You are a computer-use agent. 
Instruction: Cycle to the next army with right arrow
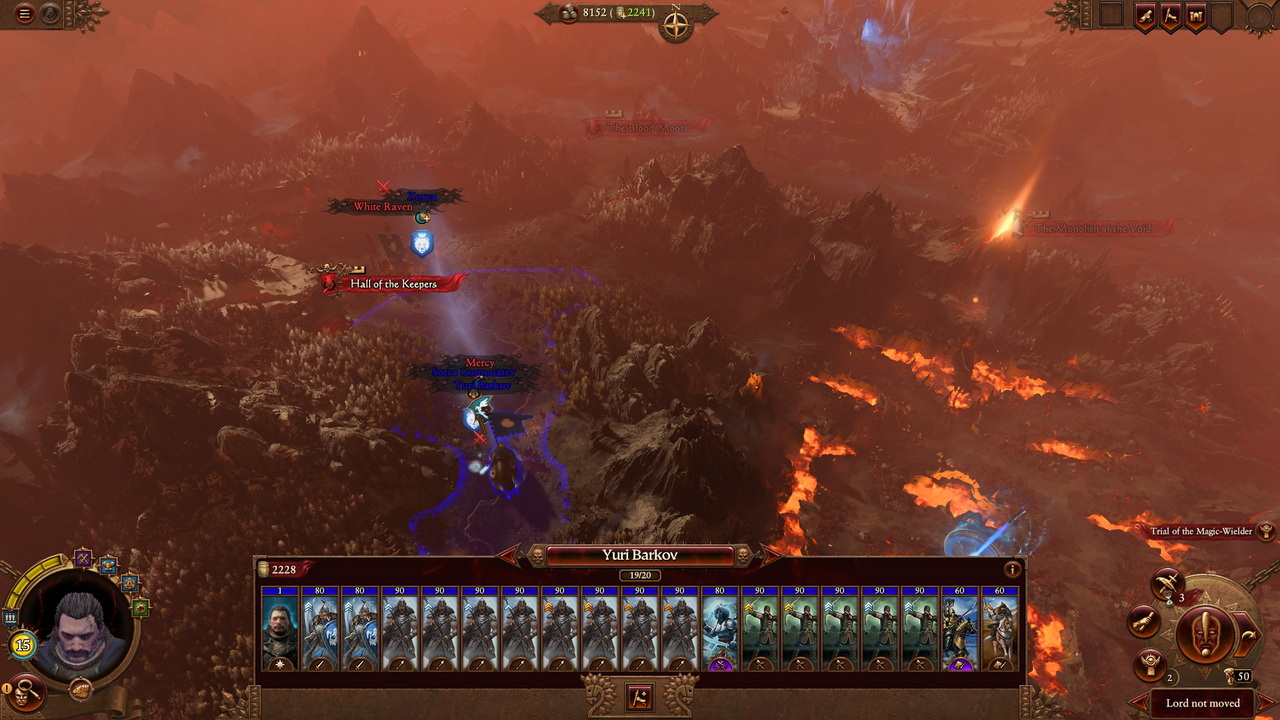coord(771,555)
